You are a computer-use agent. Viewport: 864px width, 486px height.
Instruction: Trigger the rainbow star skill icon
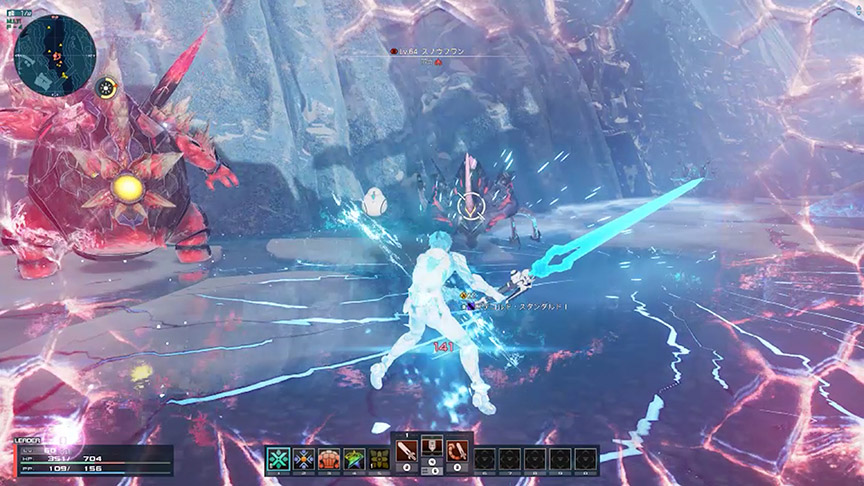(x=354, y=459)
